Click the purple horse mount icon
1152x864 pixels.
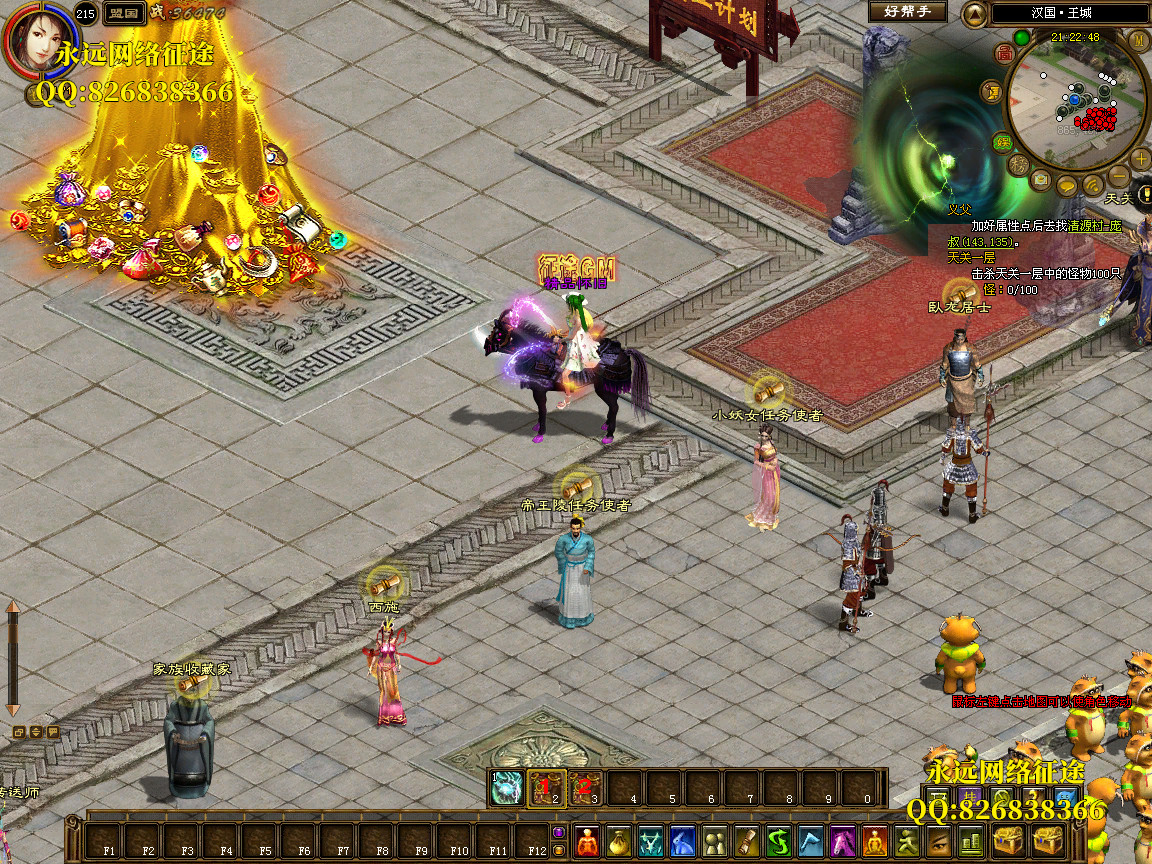click(844, 841)
